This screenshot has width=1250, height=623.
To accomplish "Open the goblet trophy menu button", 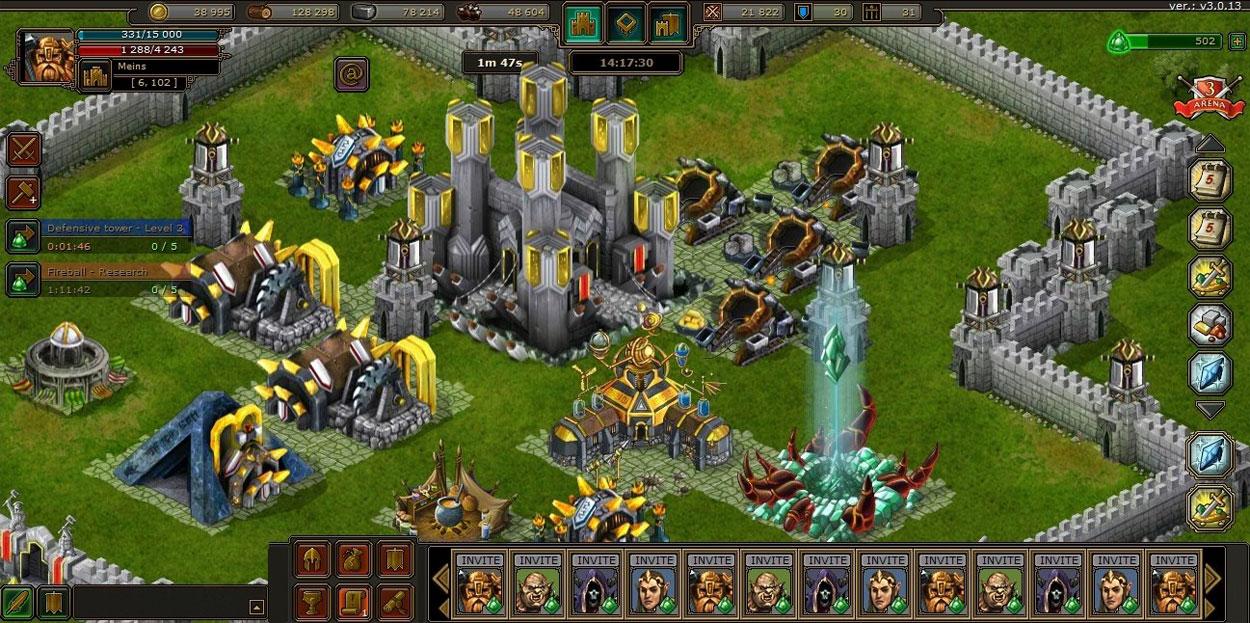I will (313, 601).
